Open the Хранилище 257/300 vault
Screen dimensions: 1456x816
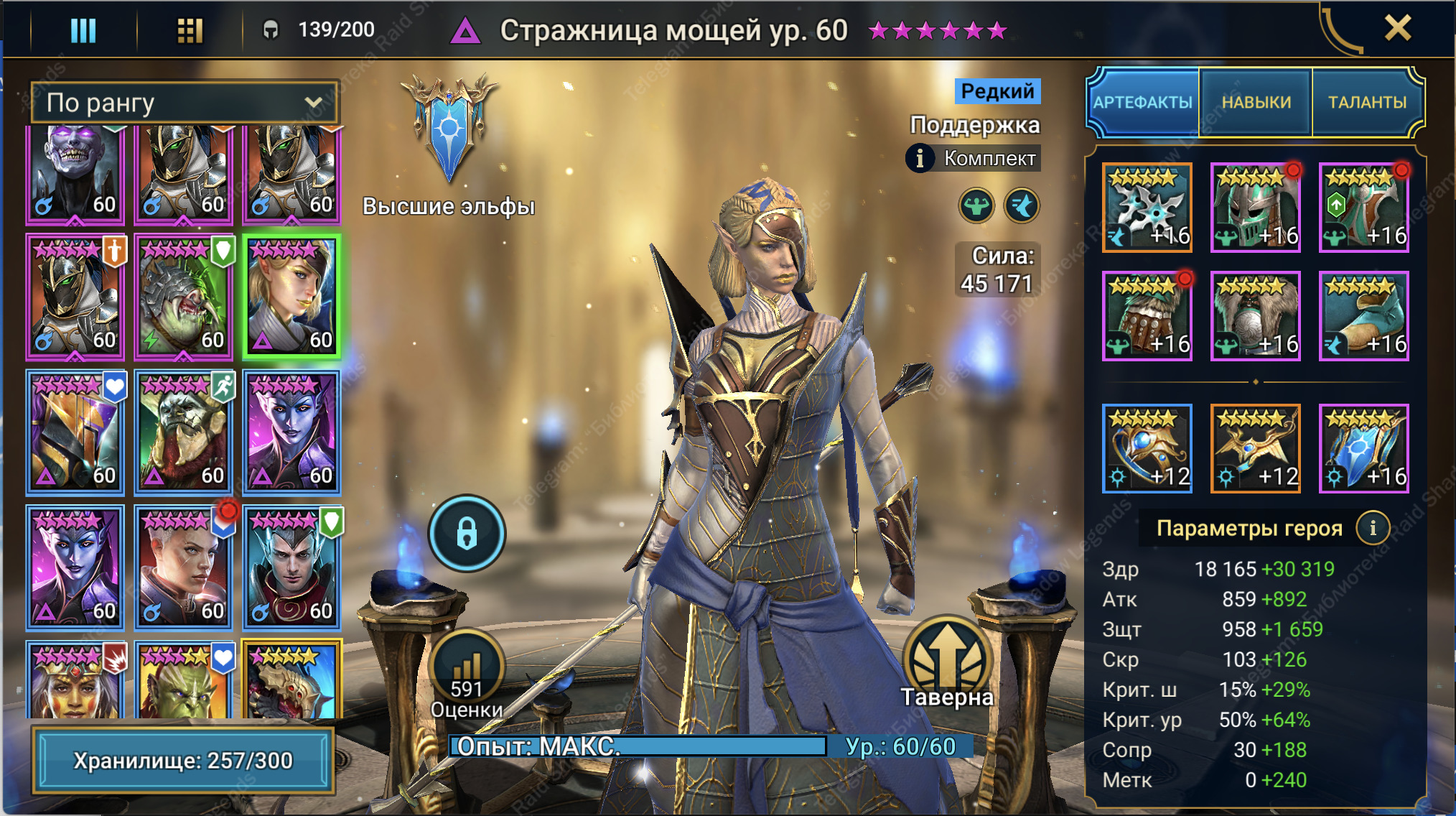coord(183,760)
